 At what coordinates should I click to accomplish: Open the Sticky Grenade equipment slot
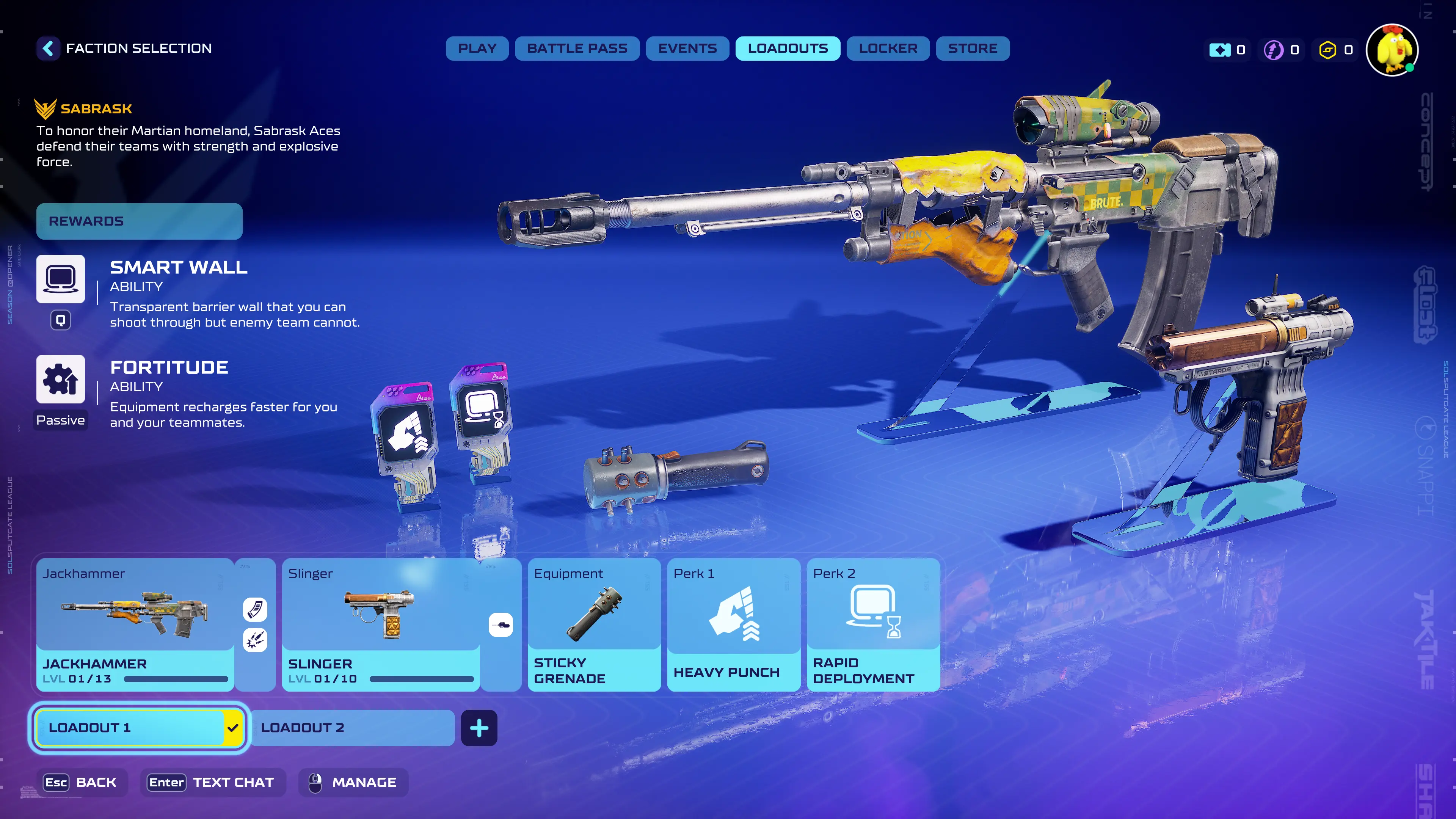[x=593, y=624]
